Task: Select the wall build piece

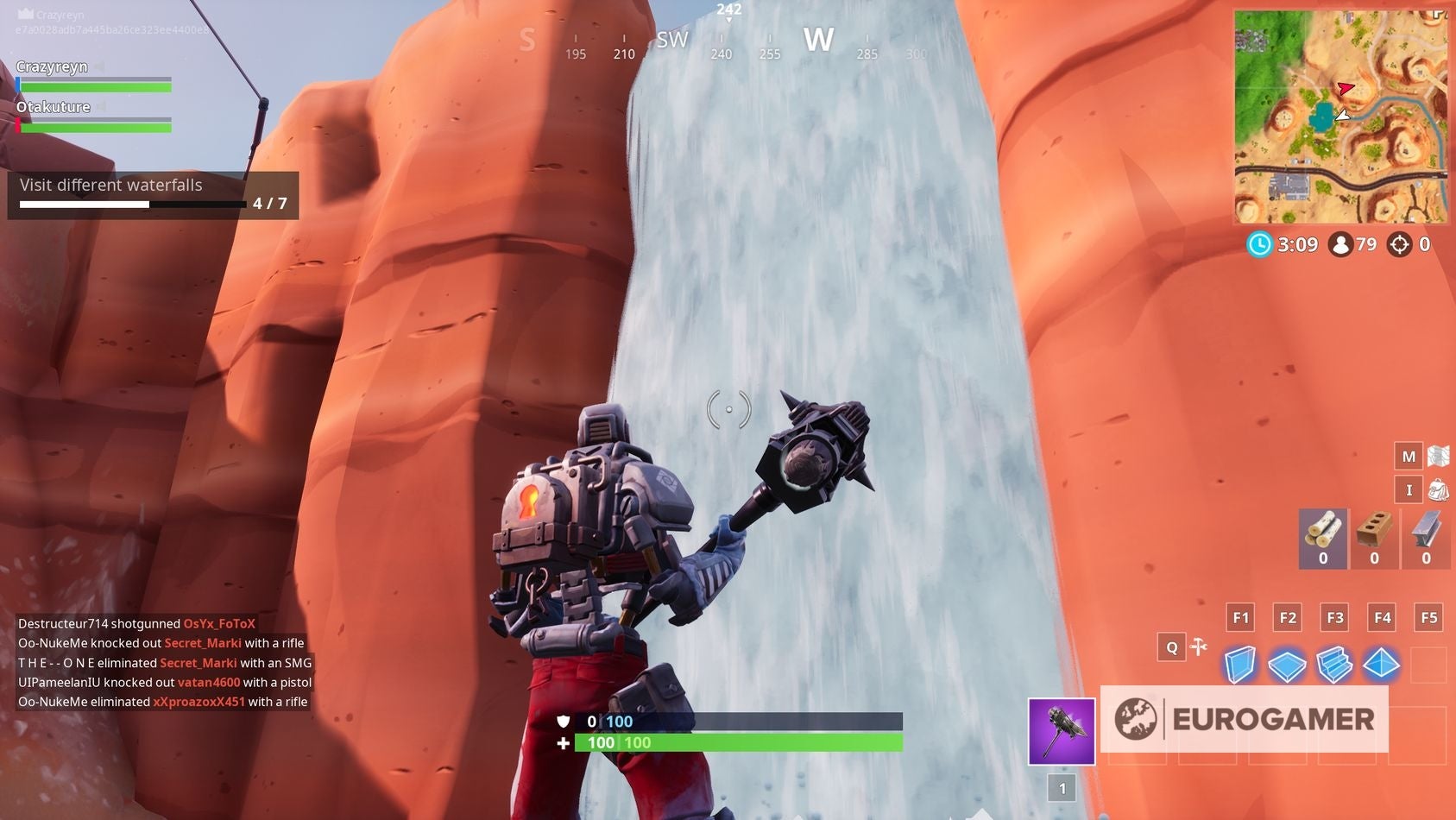Action: [1240, 664]
